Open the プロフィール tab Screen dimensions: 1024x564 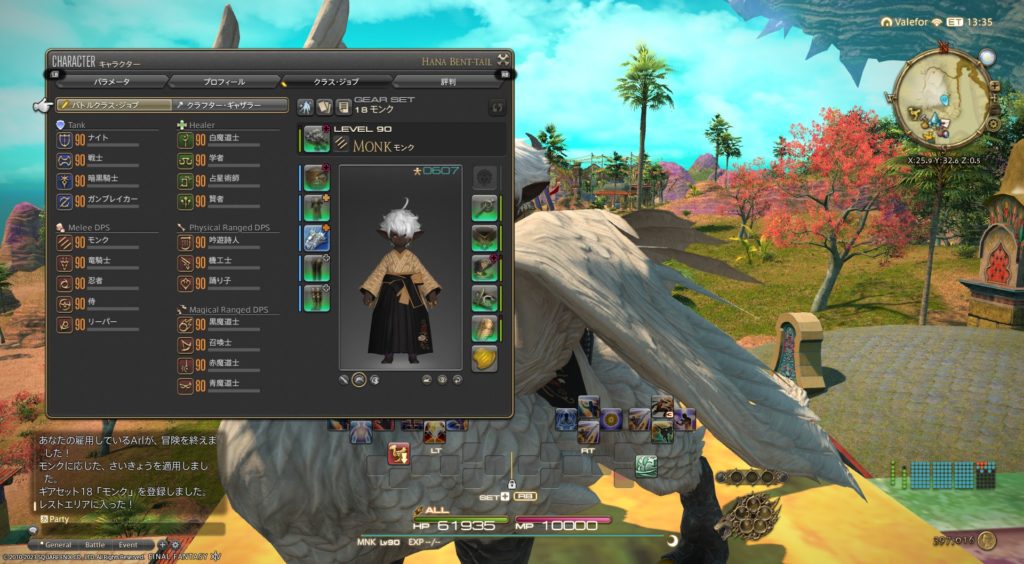[x=224, y=81]
